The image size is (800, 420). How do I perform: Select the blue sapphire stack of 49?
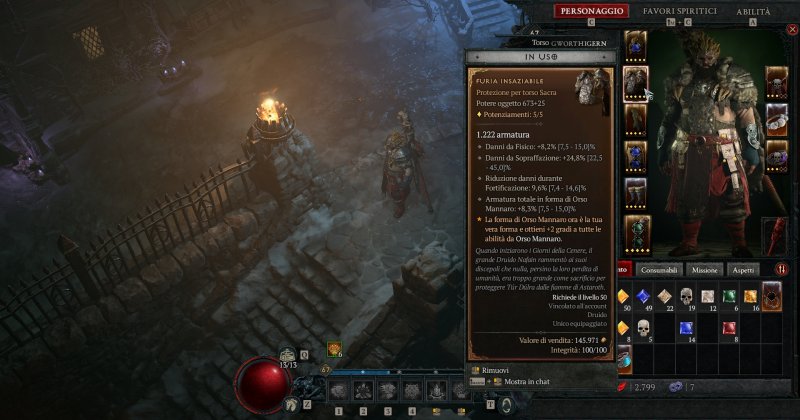[642, 296]
